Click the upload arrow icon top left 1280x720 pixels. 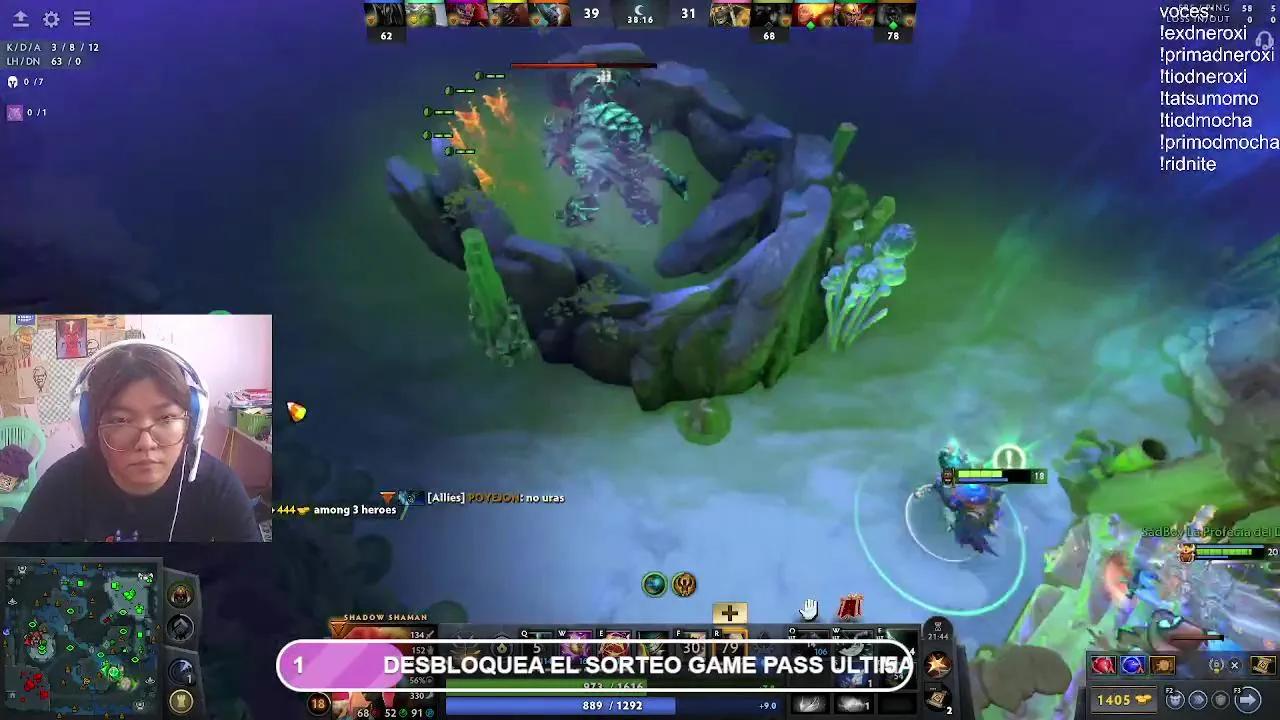point(18,17)
